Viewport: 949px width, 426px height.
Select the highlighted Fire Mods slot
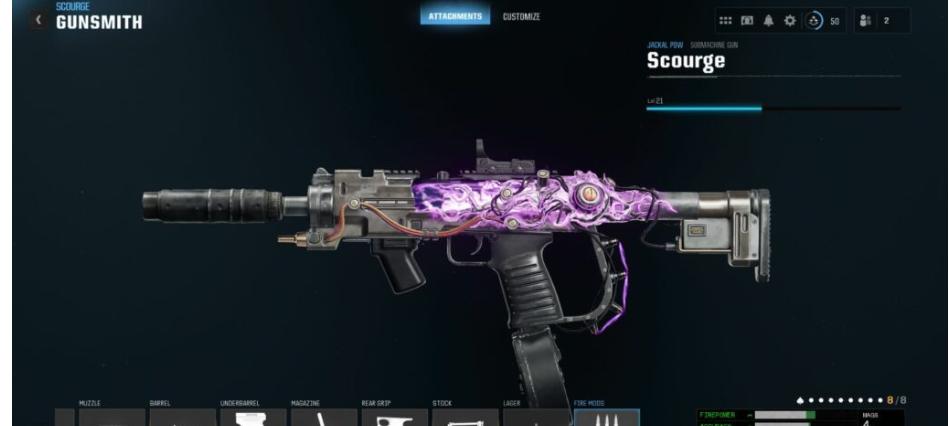click(606, 417)
